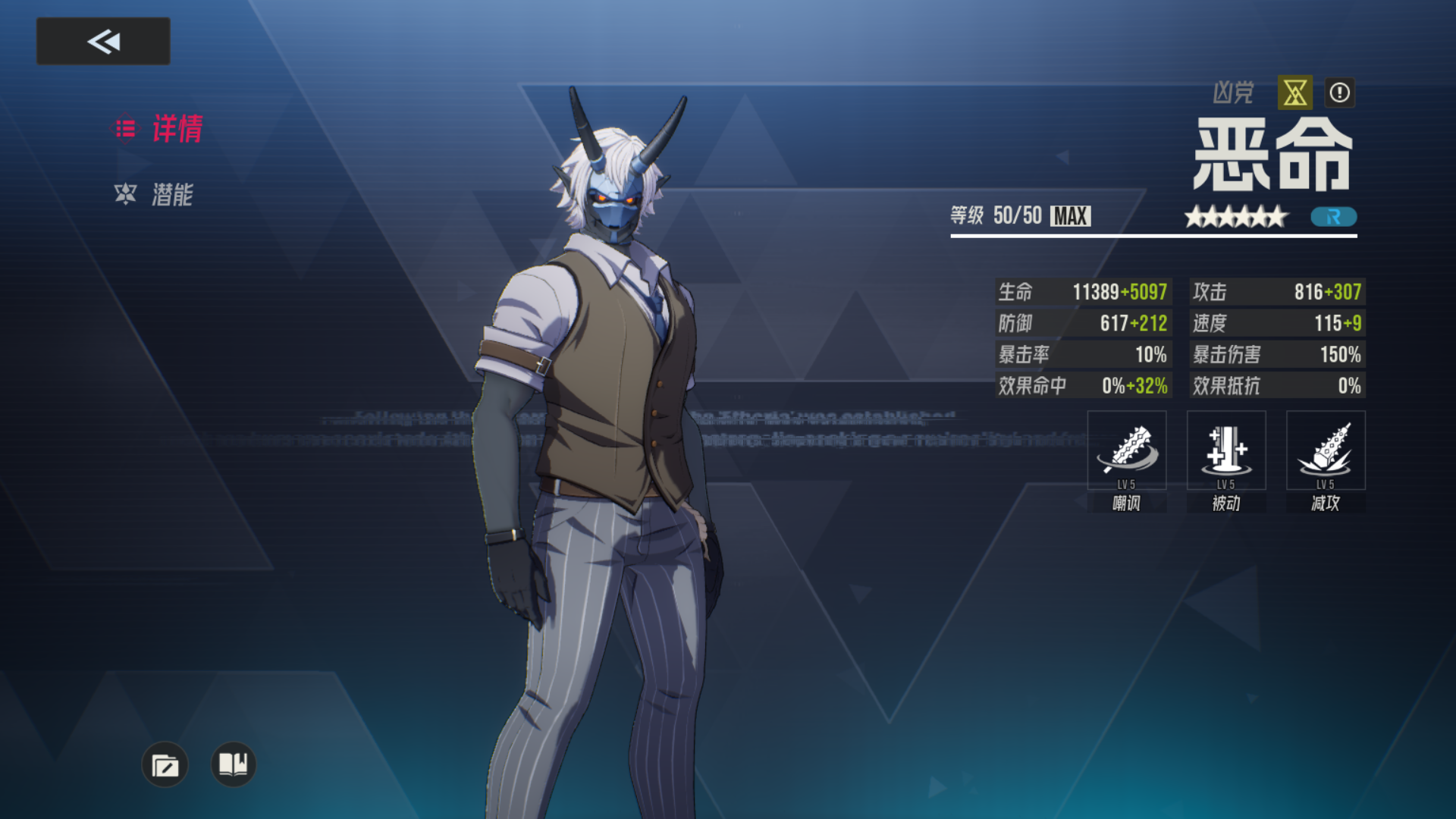Open the character archive folder icon
1456x819 pixels.
[165, 765]
